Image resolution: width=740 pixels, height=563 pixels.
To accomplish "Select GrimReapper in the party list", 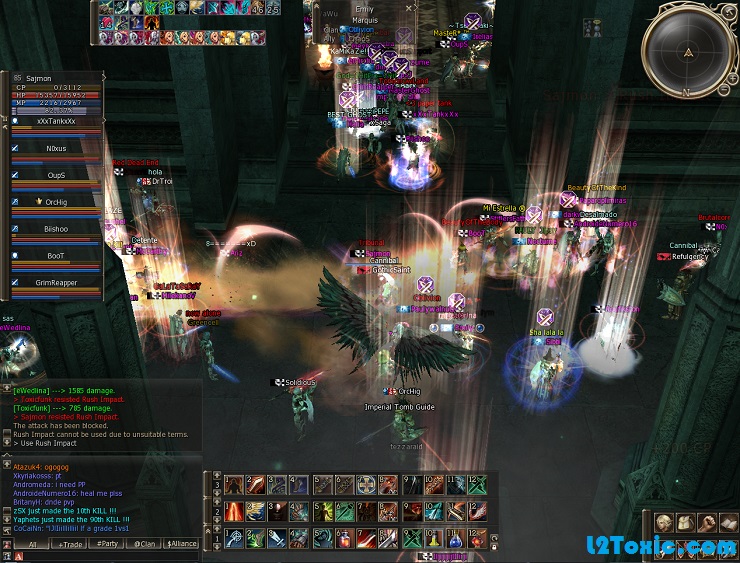I will point(55,283).
